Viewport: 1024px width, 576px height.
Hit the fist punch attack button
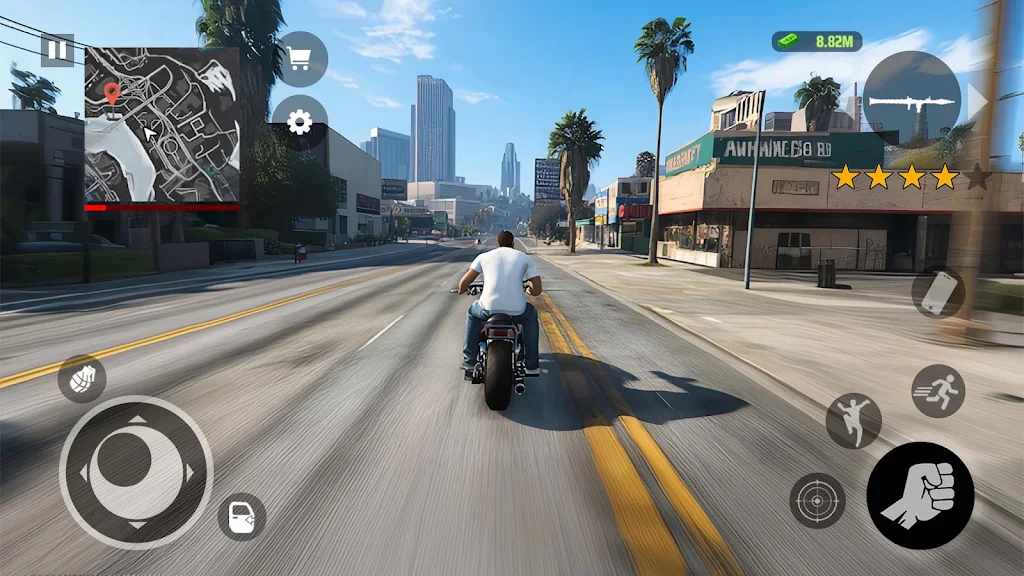tap(920, 496)
